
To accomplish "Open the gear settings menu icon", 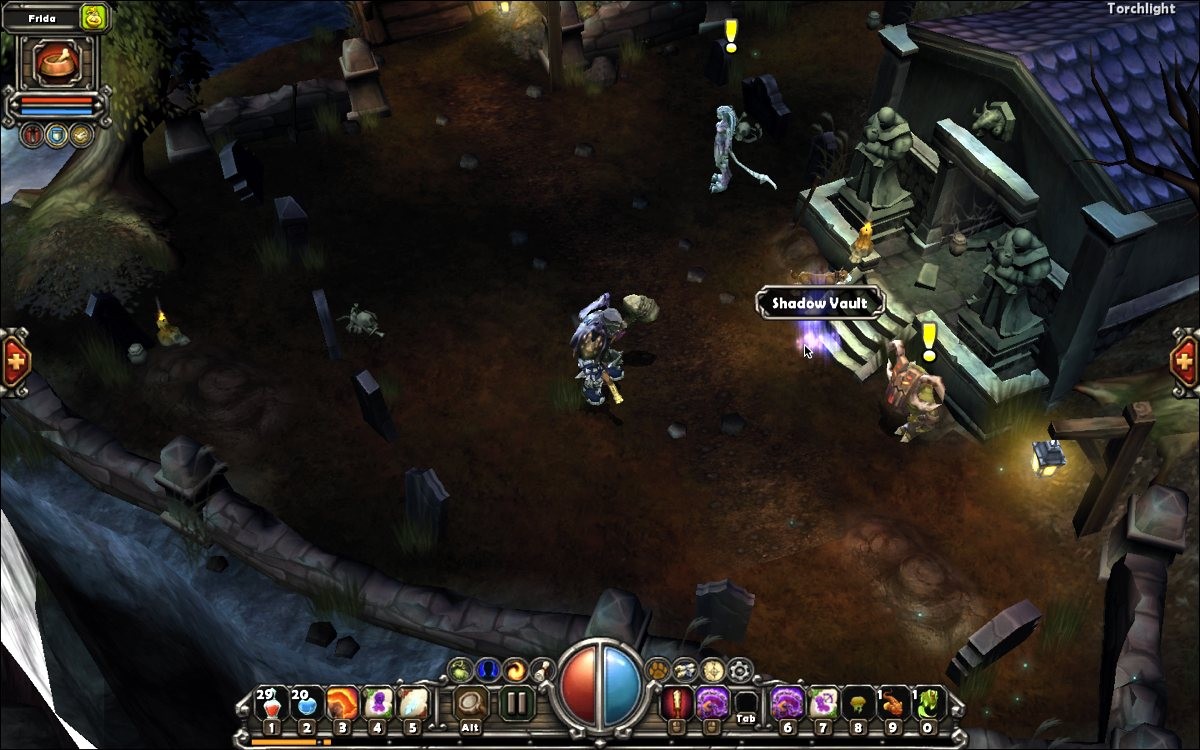I will (x=740, y=669).
